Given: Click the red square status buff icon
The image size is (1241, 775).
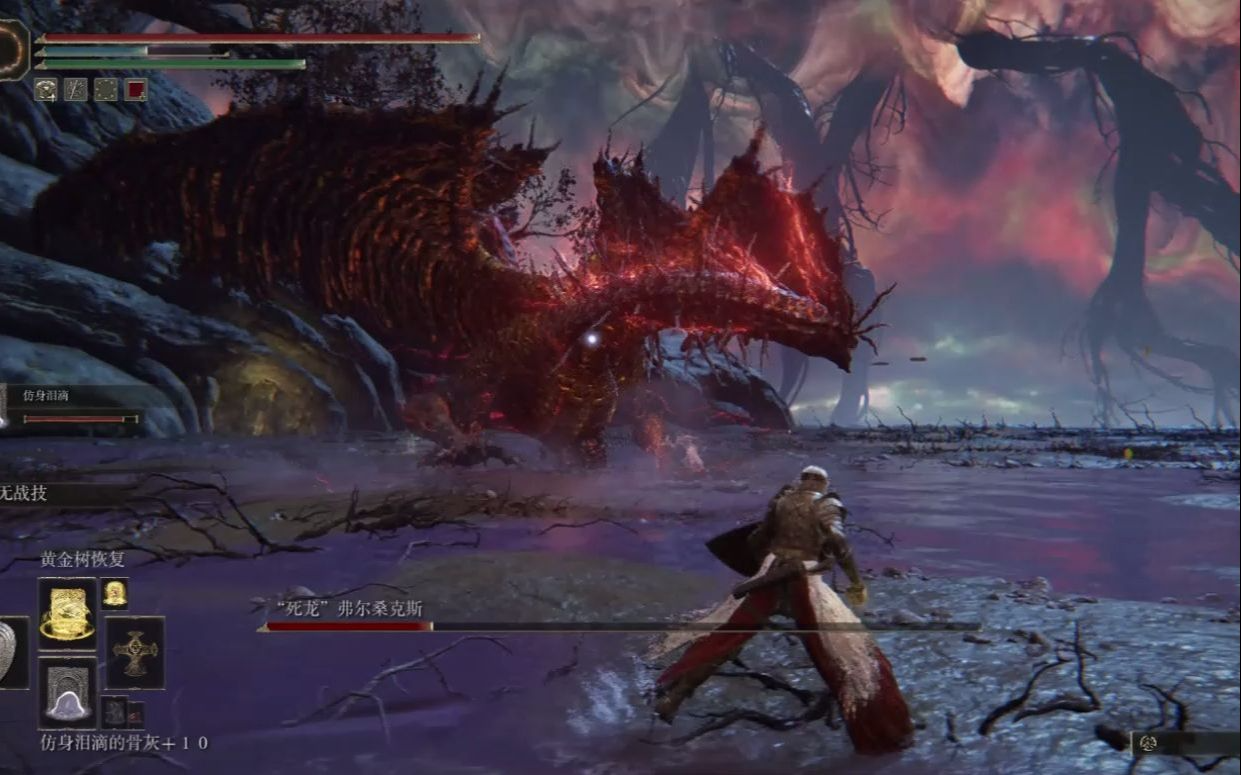Looking at the screenshot, I should [136, 90].
